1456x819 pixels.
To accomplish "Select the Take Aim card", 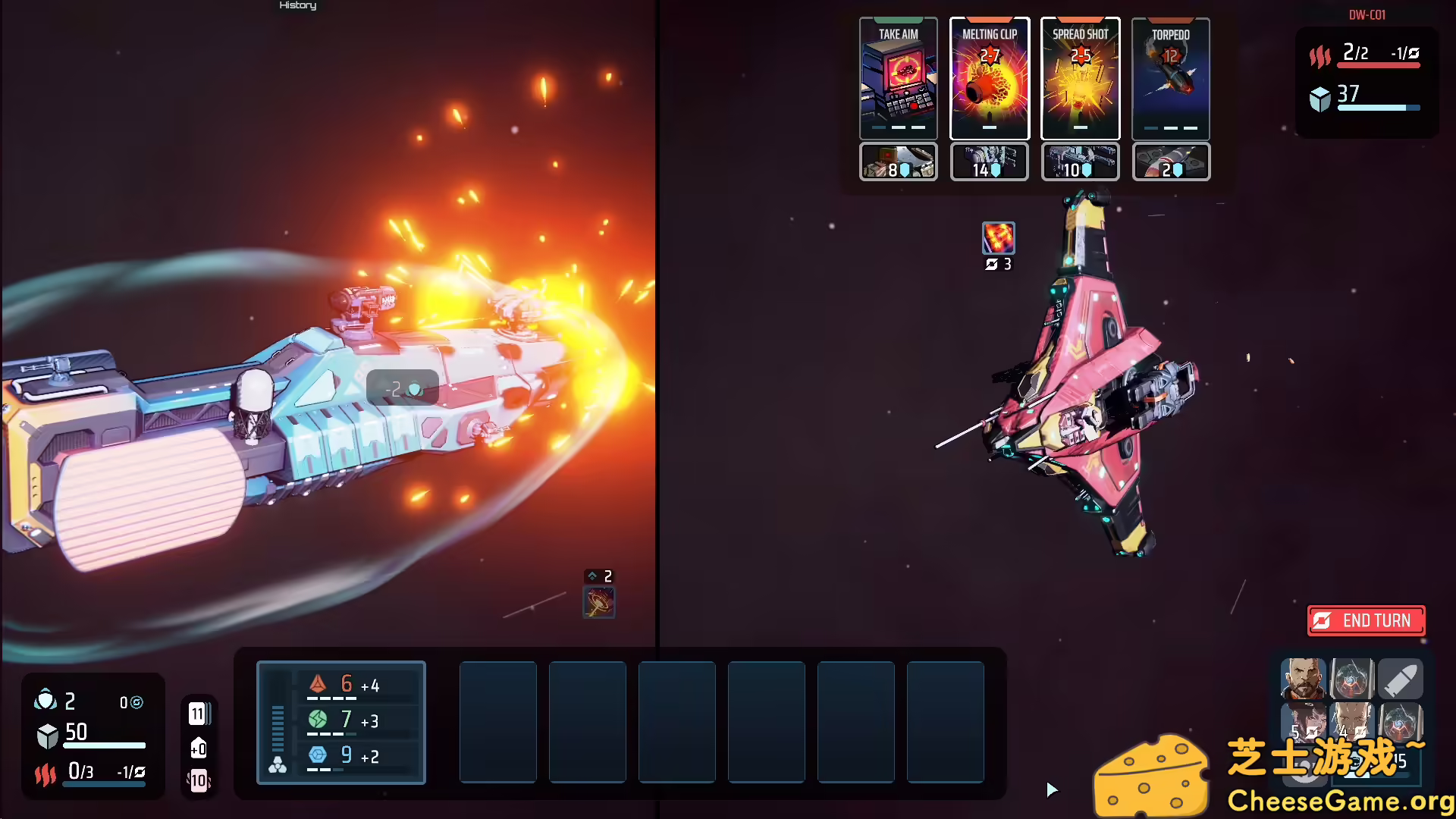I will (x=898, y=79).
